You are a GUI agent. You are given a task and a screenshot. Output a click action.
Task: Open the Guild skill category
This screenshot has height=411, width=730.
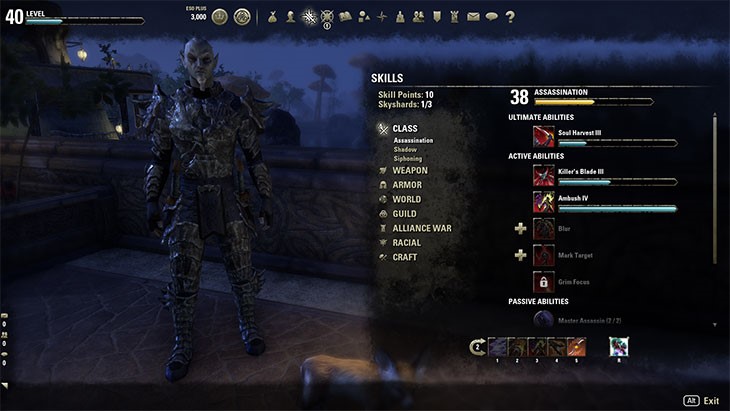click(406, 214)
